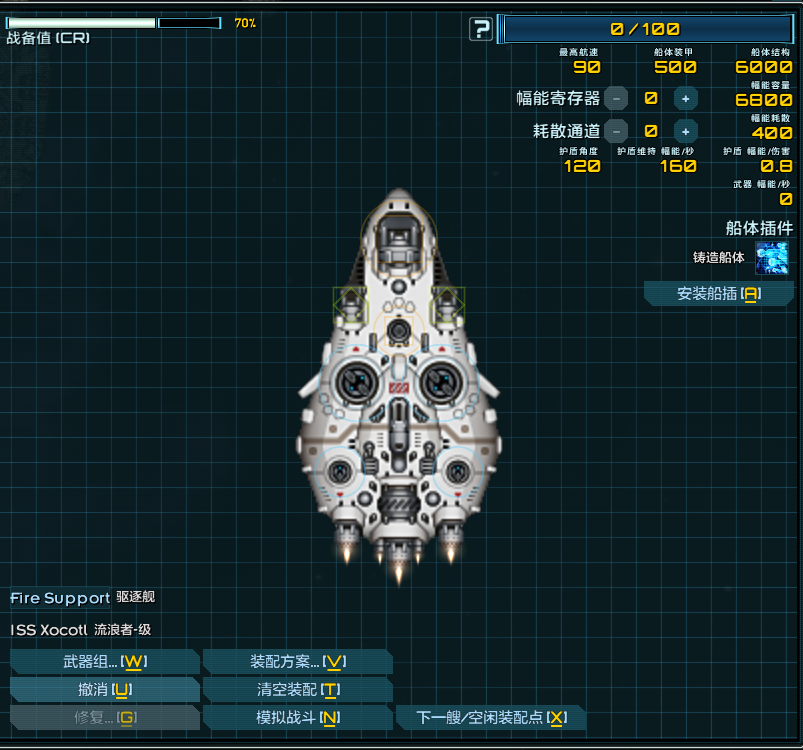This screenshot has width=803, height=750.
Task: Increase 幅能寄存器 capacitors with plus
Action: pos(685,98)
